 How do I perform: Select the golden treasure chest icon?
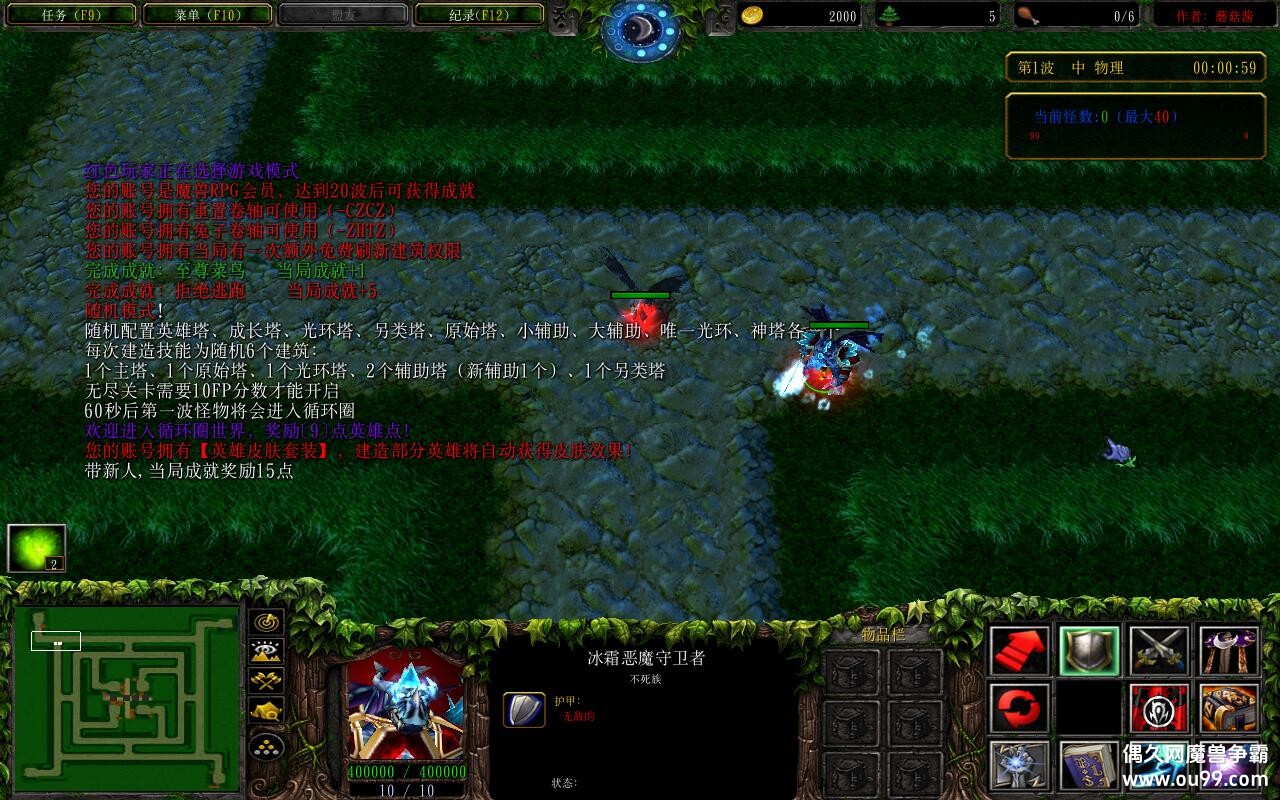pyautogui.click(x=1227, y=708)
